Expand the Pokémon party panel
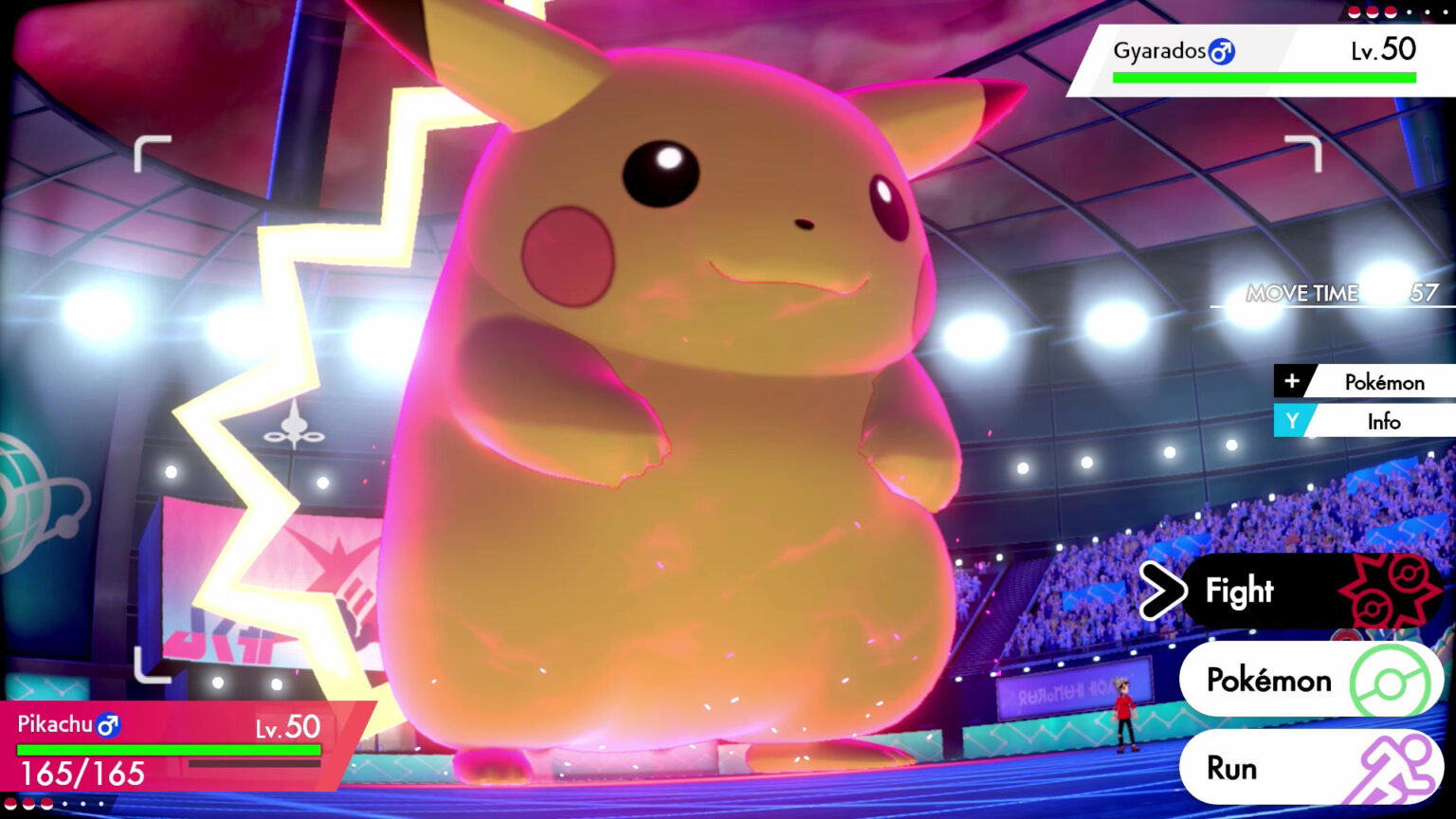The width and height of the screenshot is (1456, 819). pos(1384,381)
